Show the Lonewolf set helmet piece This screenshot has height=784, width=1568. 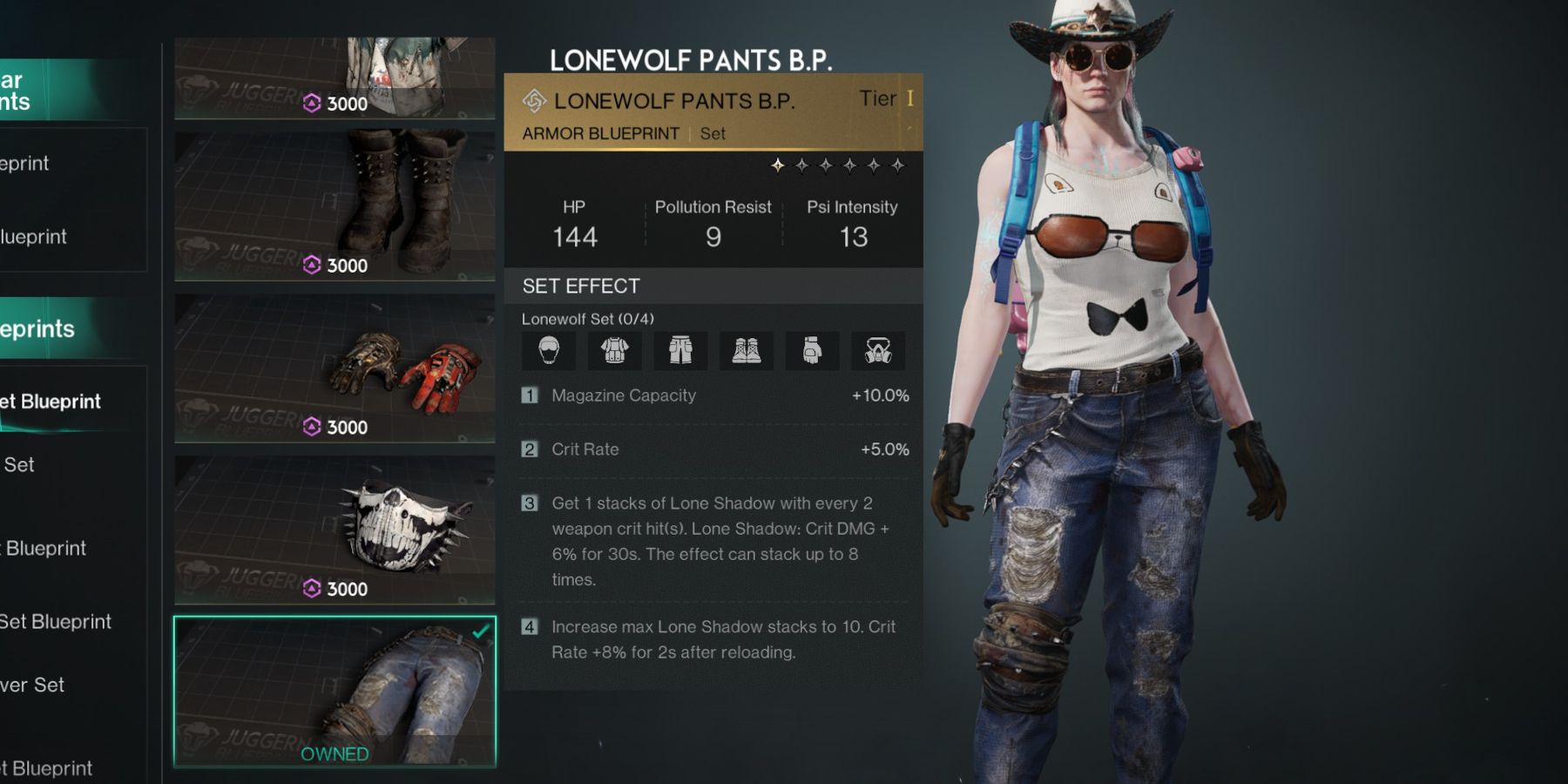pos(549,351)
